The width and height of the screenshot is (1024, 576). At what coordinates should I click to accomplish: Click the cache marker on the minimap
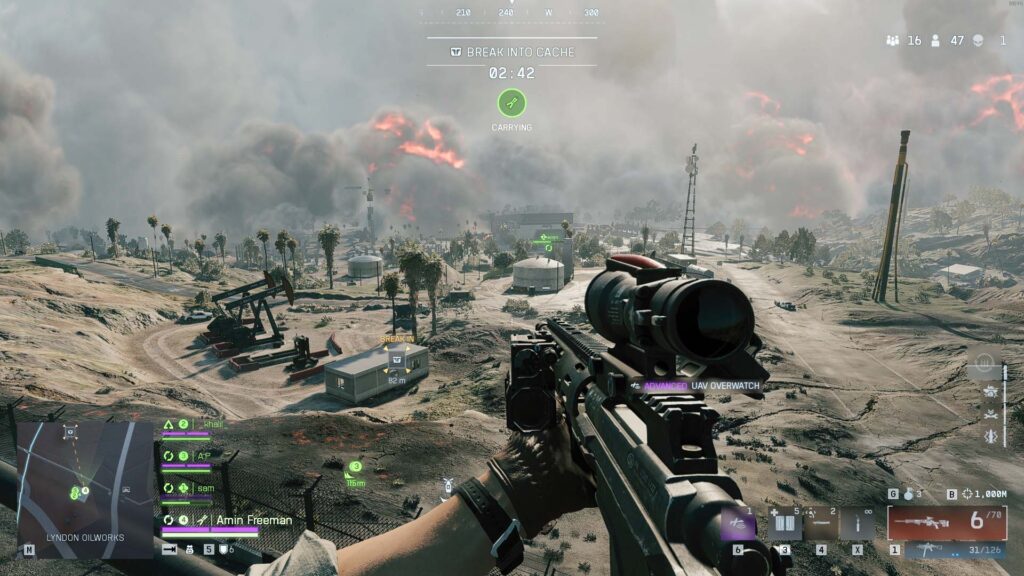pos(70,431)
